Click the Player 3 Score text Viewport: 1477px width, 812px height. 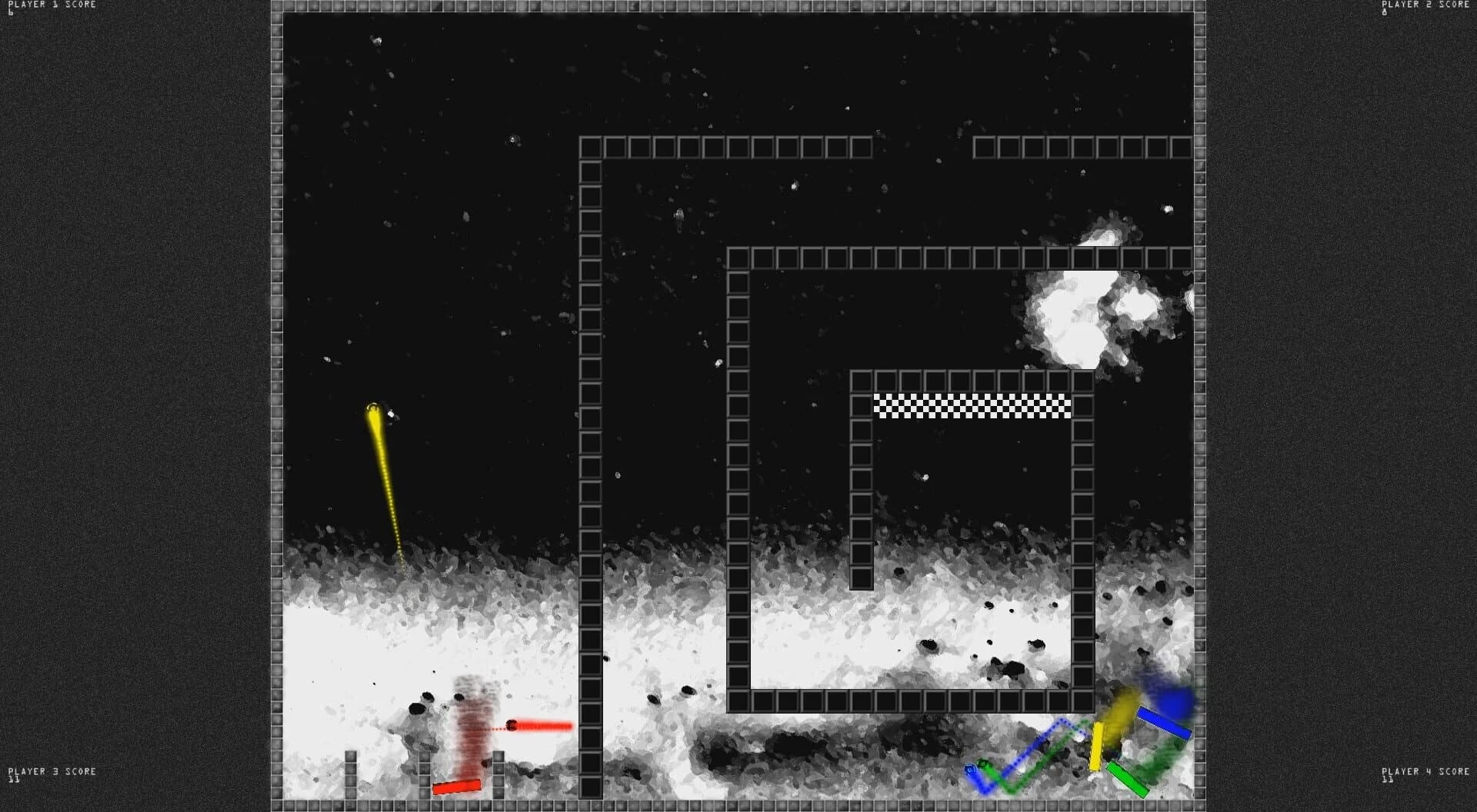[x=51, y=771]
